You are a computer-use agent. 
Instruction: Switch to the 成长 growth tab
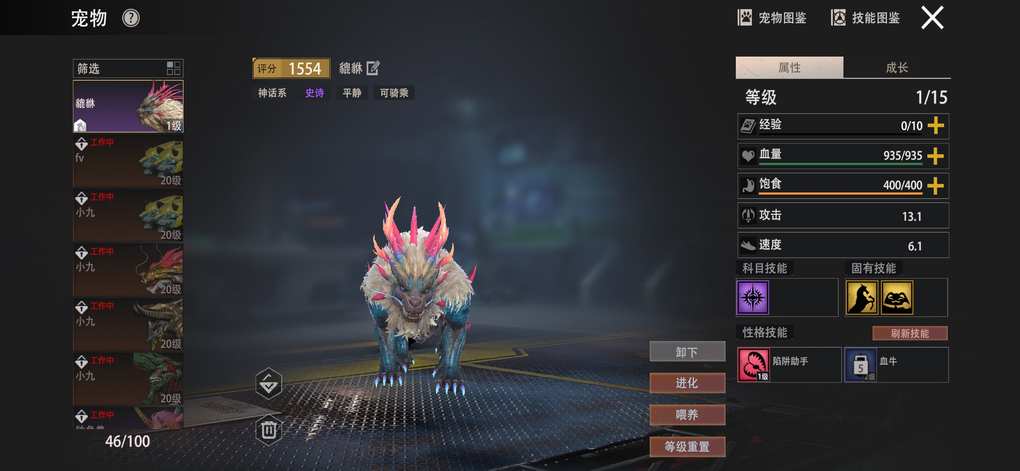point(896,68)
